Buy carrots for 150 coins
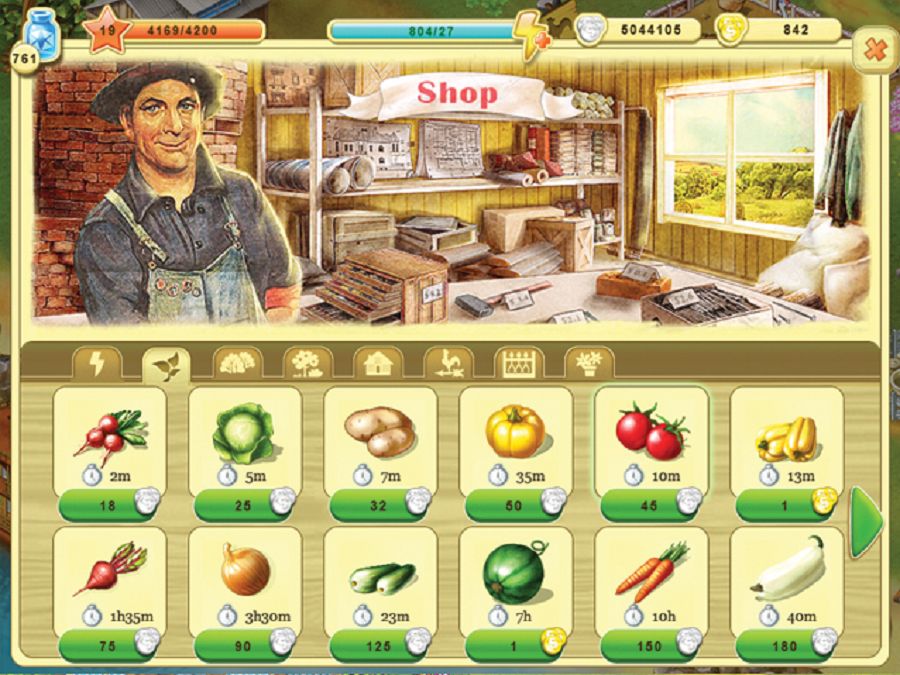The width and height of the screenshot is (900, 675). (651, 646)
